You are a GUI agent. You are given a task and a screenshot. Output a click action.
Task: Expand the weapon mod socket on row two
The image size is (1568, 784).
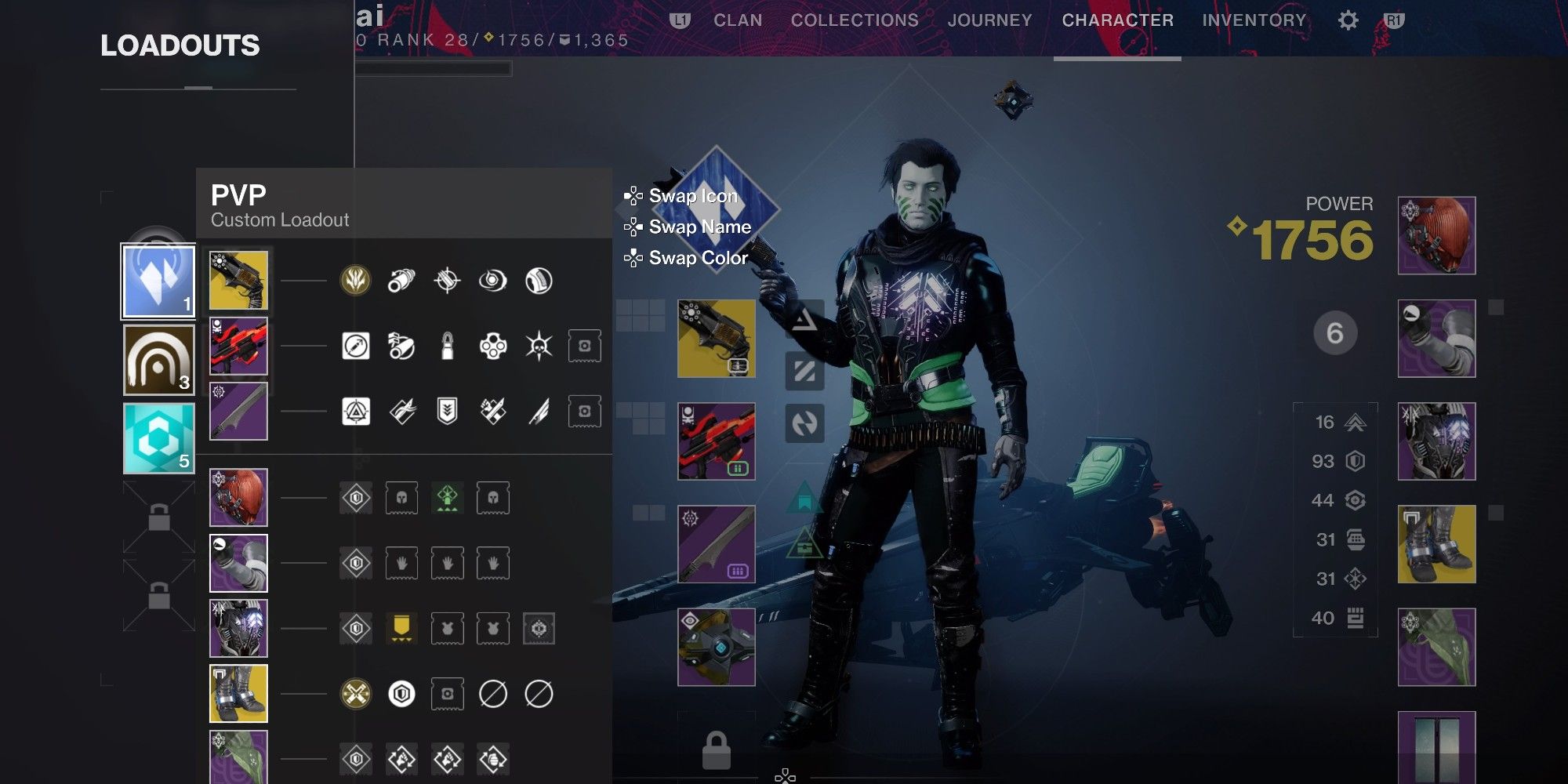(x=584, y=347)
